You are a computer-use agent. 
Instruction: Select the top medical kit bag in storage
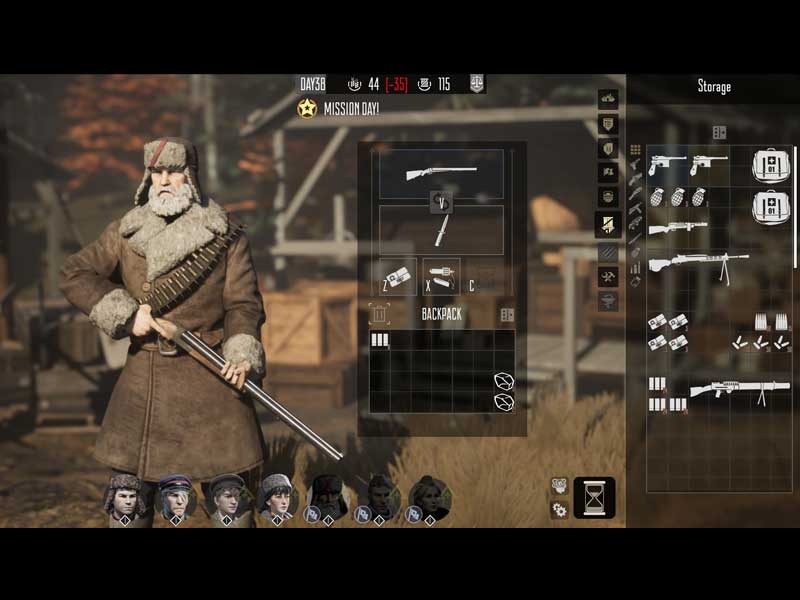click(770, 165)
